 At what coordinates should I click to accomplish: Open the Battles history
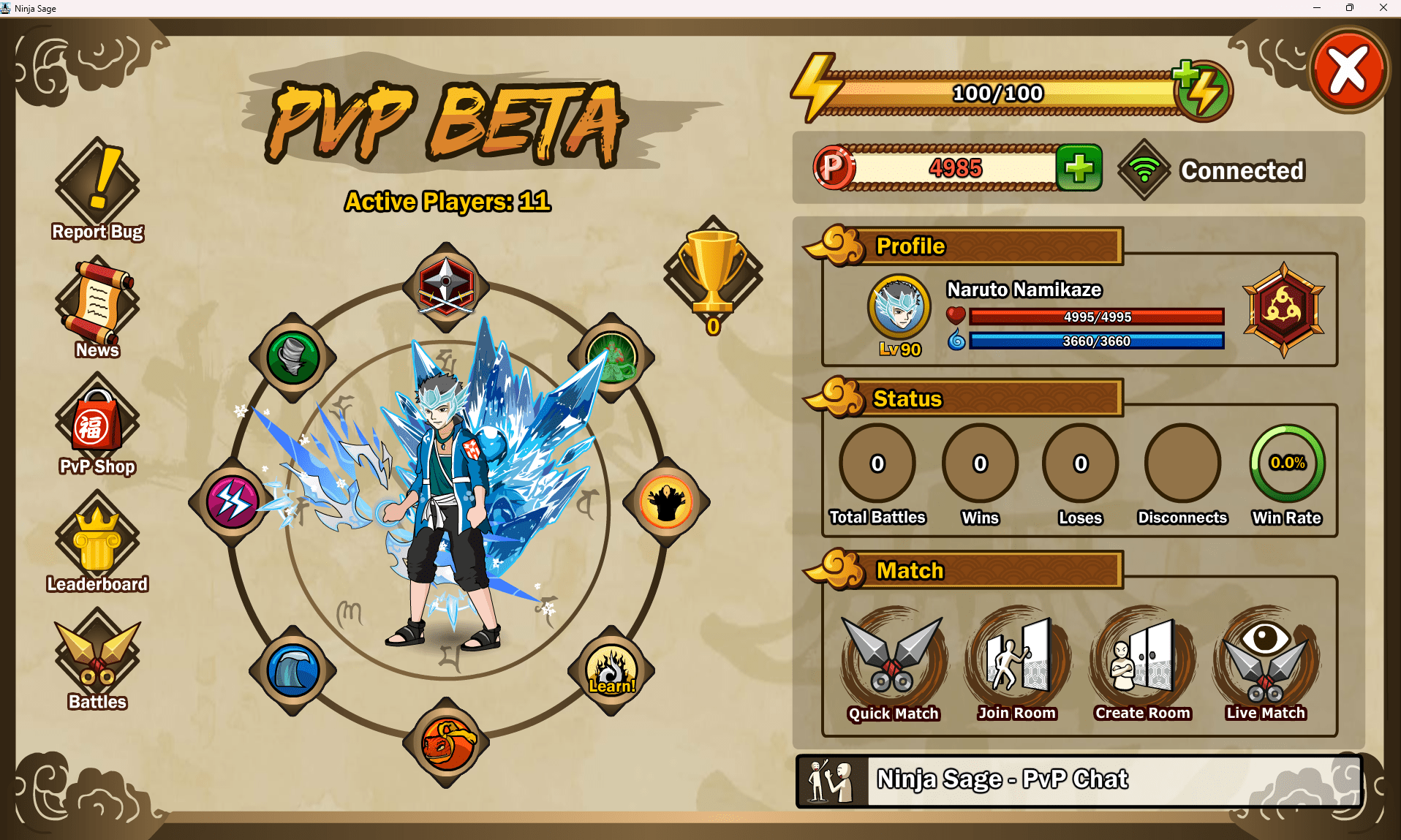(97, 659)
